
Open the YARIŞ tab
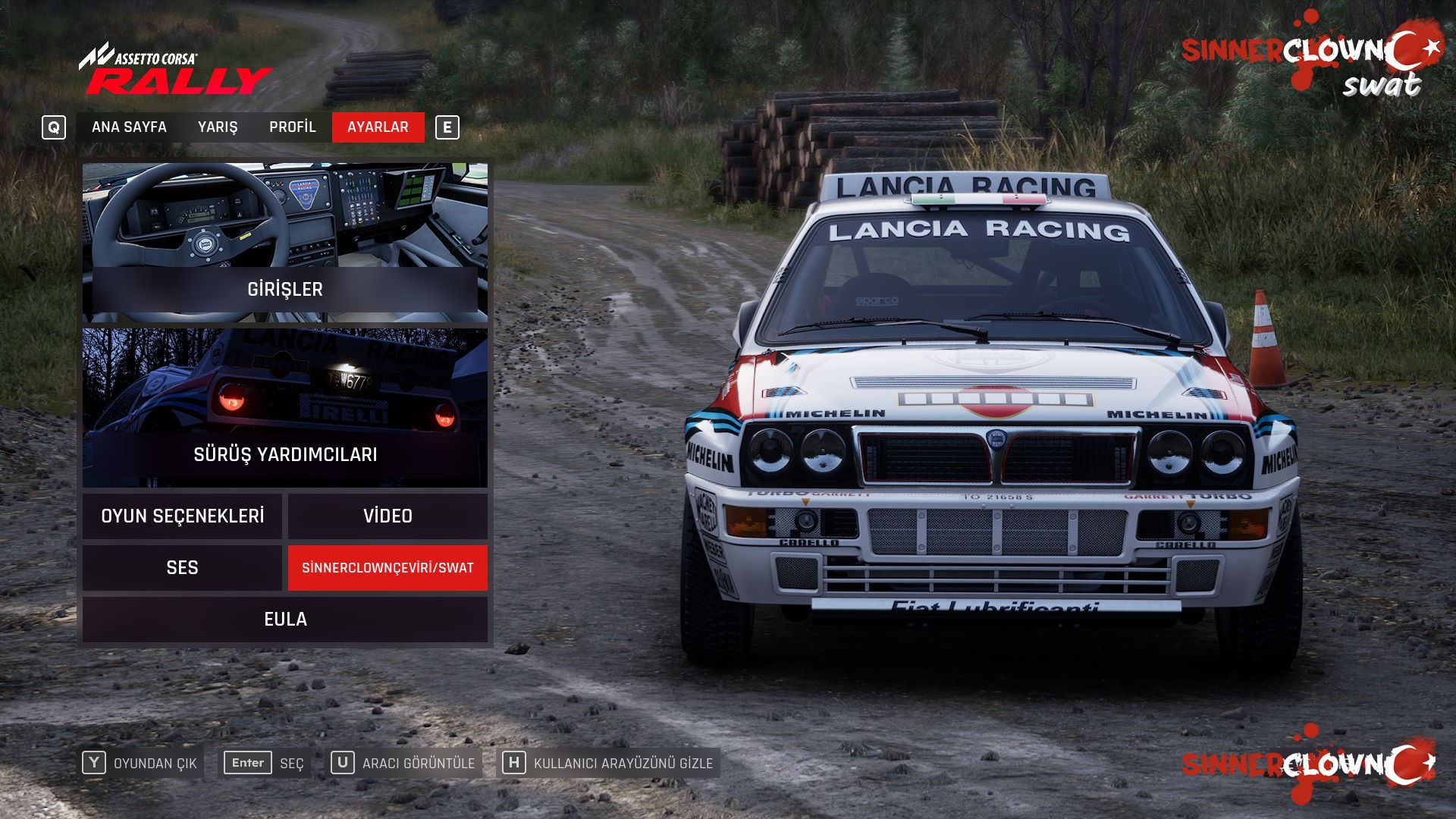218,127
